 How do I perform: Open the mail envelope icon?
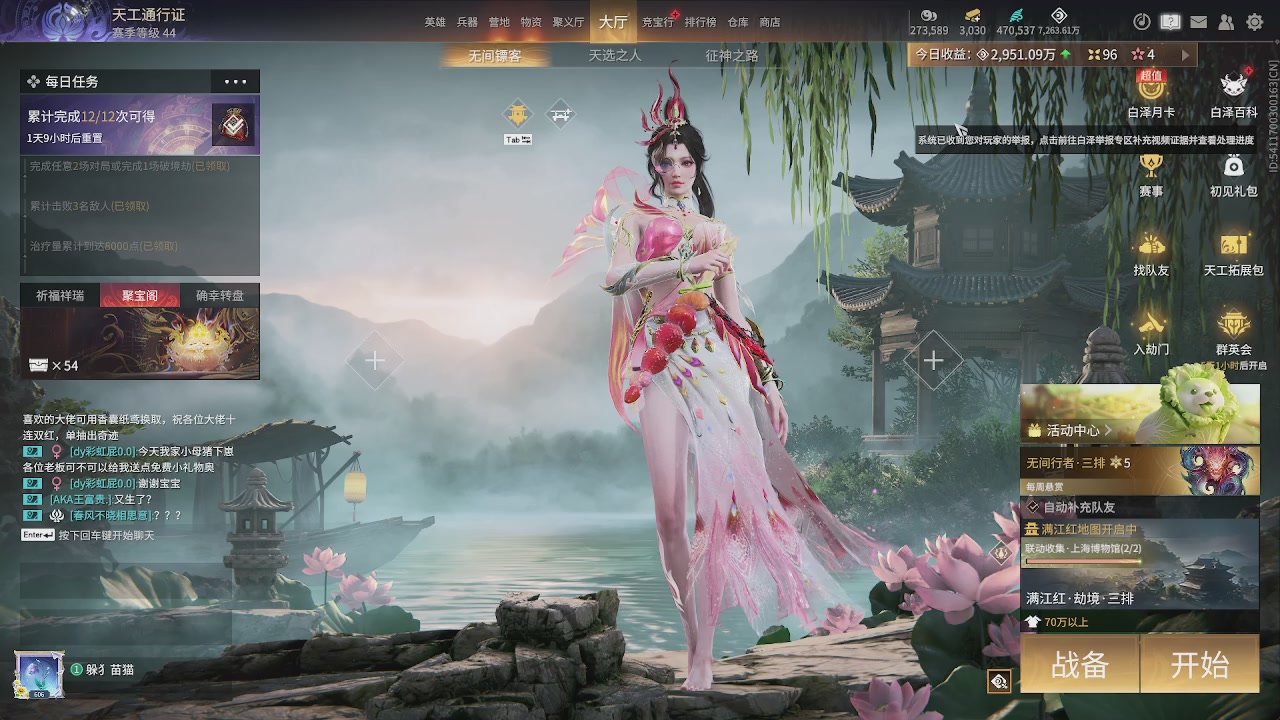coord(1198,22)
